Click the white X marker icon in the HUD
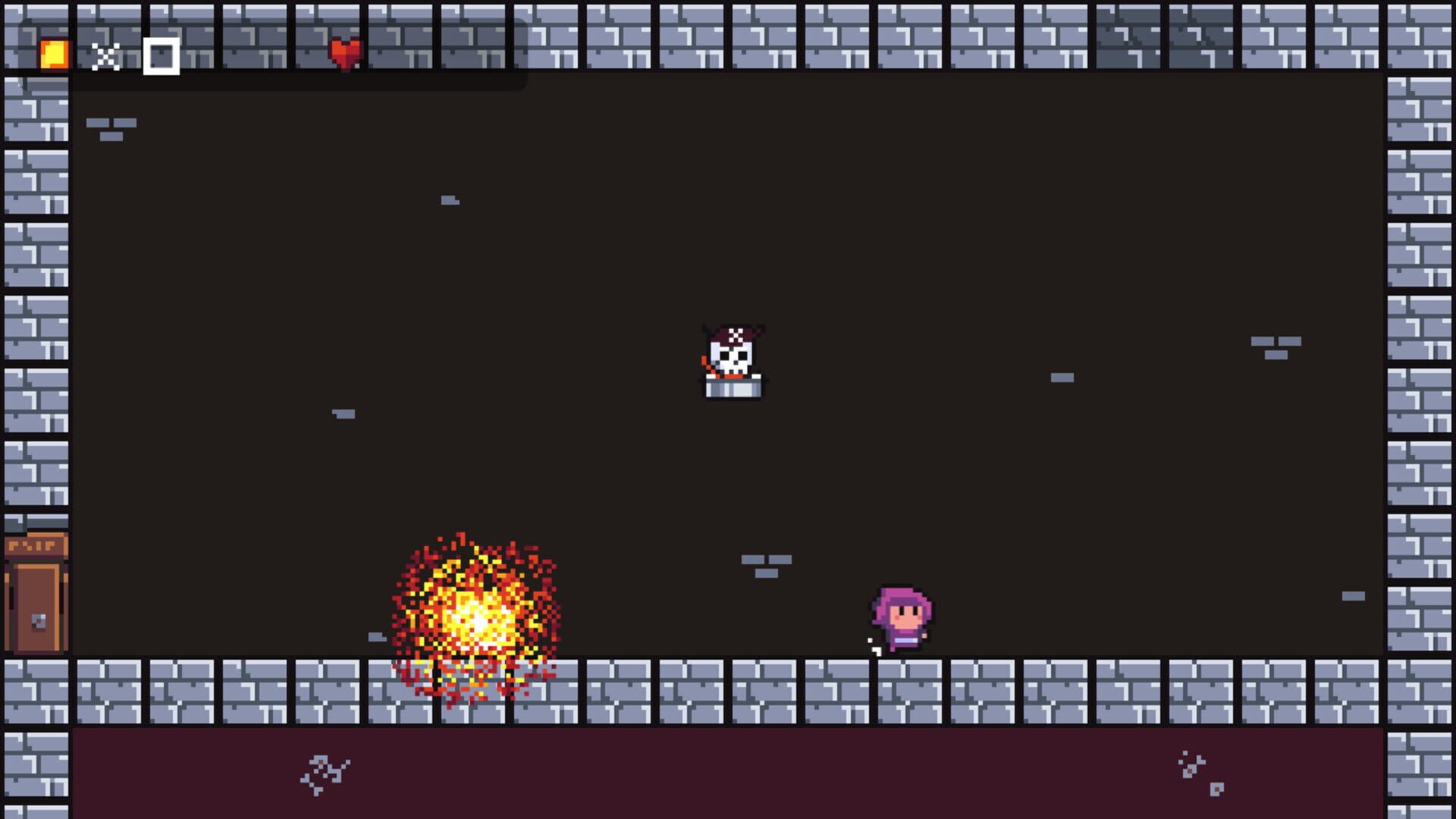The image size is (1456, 819). [x=106, y=55]
